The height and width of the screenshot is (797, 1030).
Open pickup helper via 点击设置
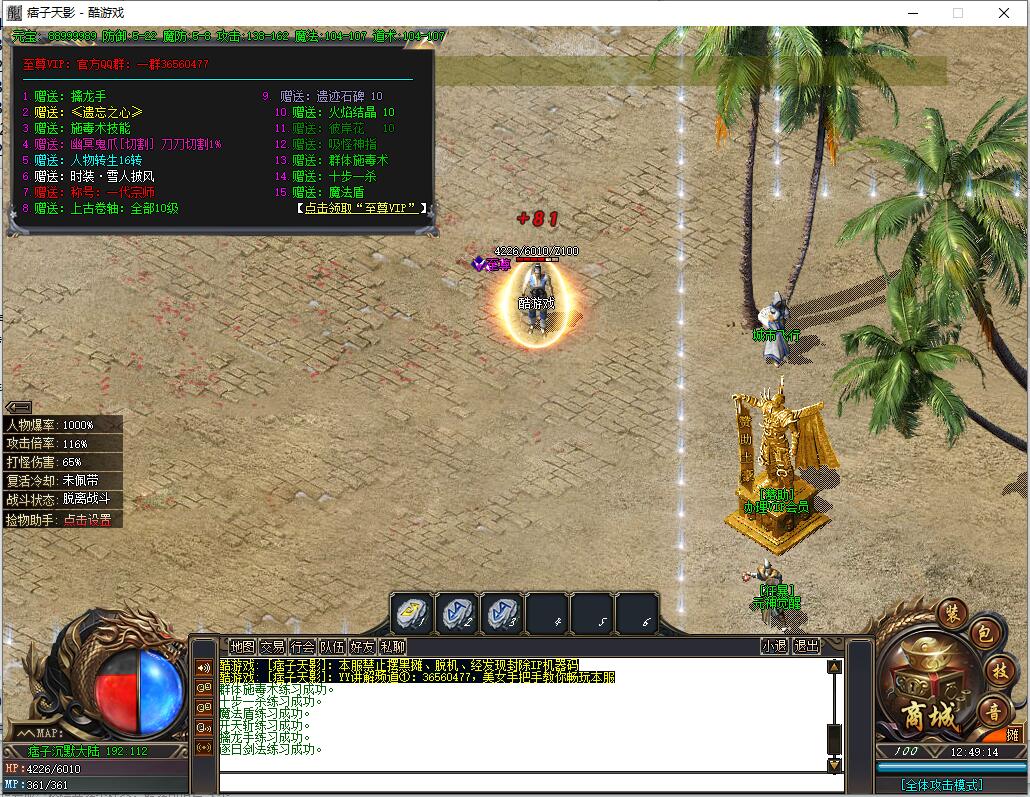(87, 520)
